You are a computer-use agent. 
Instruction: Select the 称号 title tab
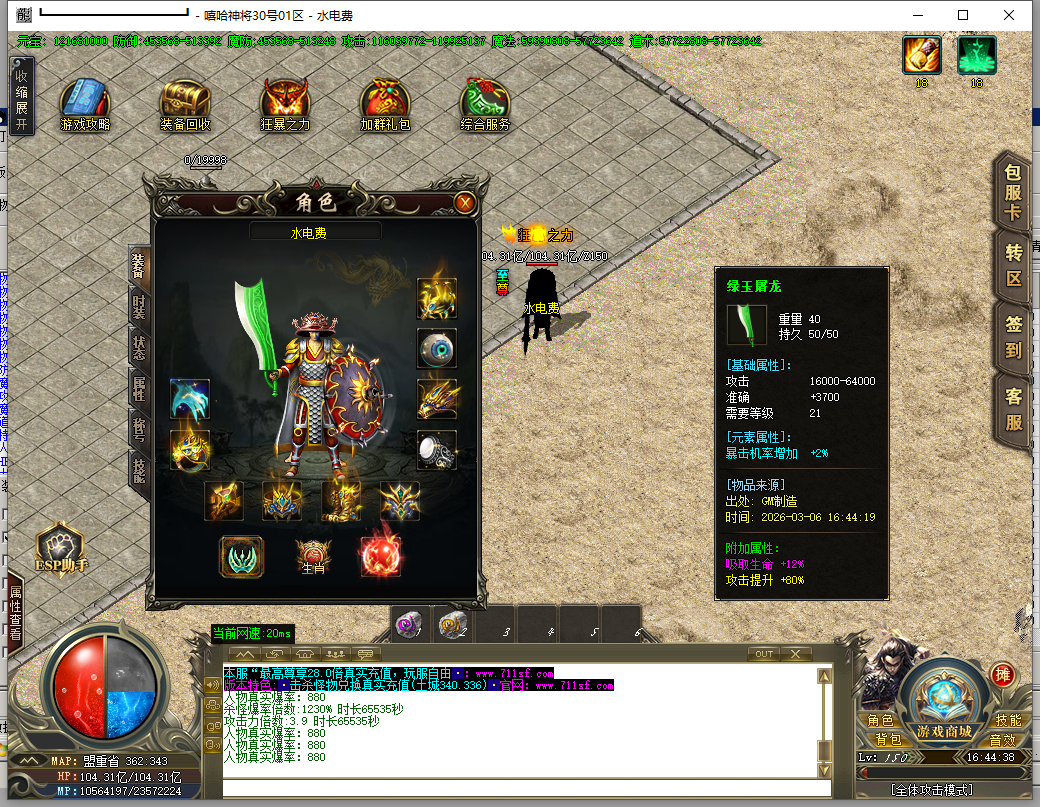(x=139, y=430)
